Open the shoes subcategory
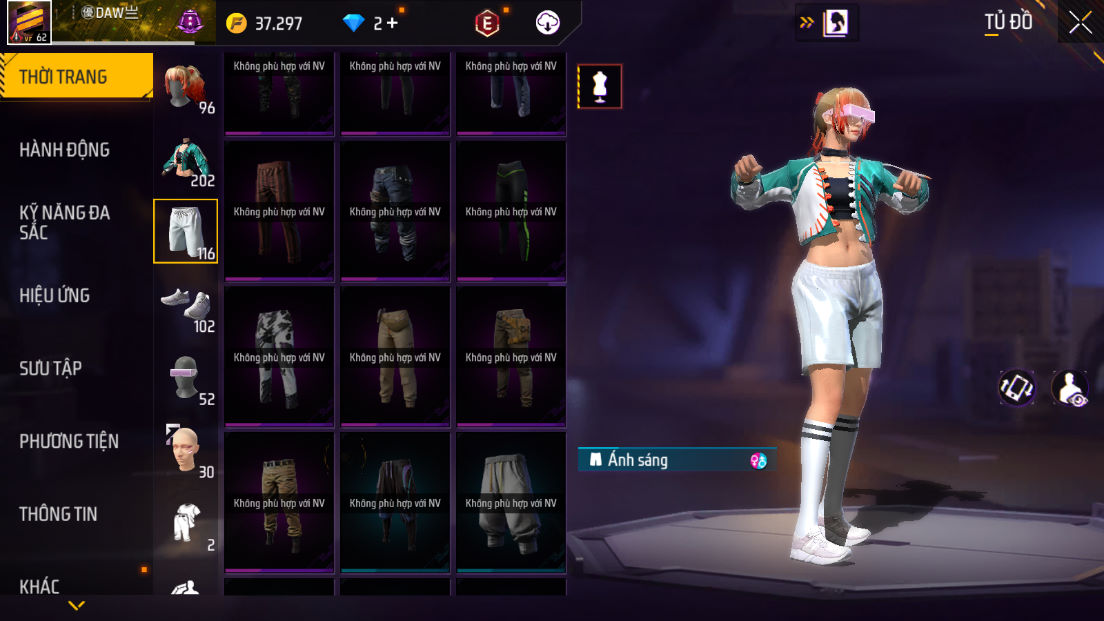The width and height of the screenshot is (1104, 621). [186, 305]
